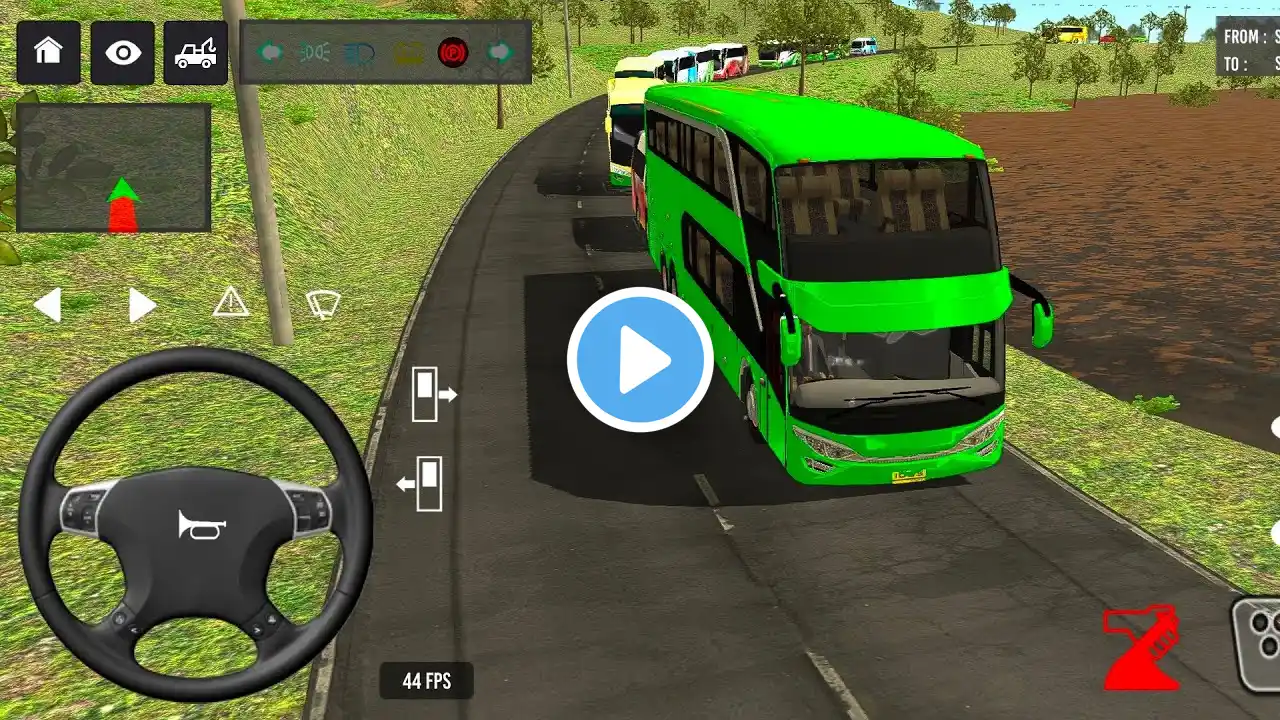Turn on the windshield wipers
This screenshot has height=720, width=1280.
[323, 304]
